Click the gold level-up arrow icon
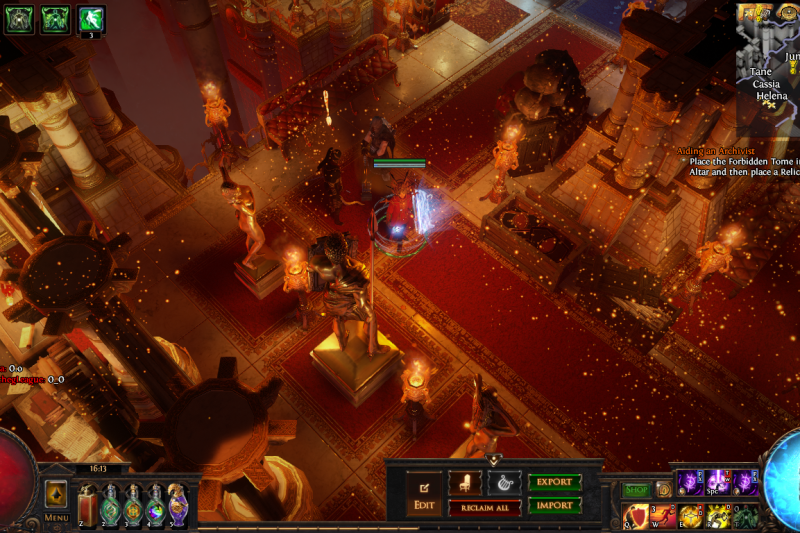 56,494
